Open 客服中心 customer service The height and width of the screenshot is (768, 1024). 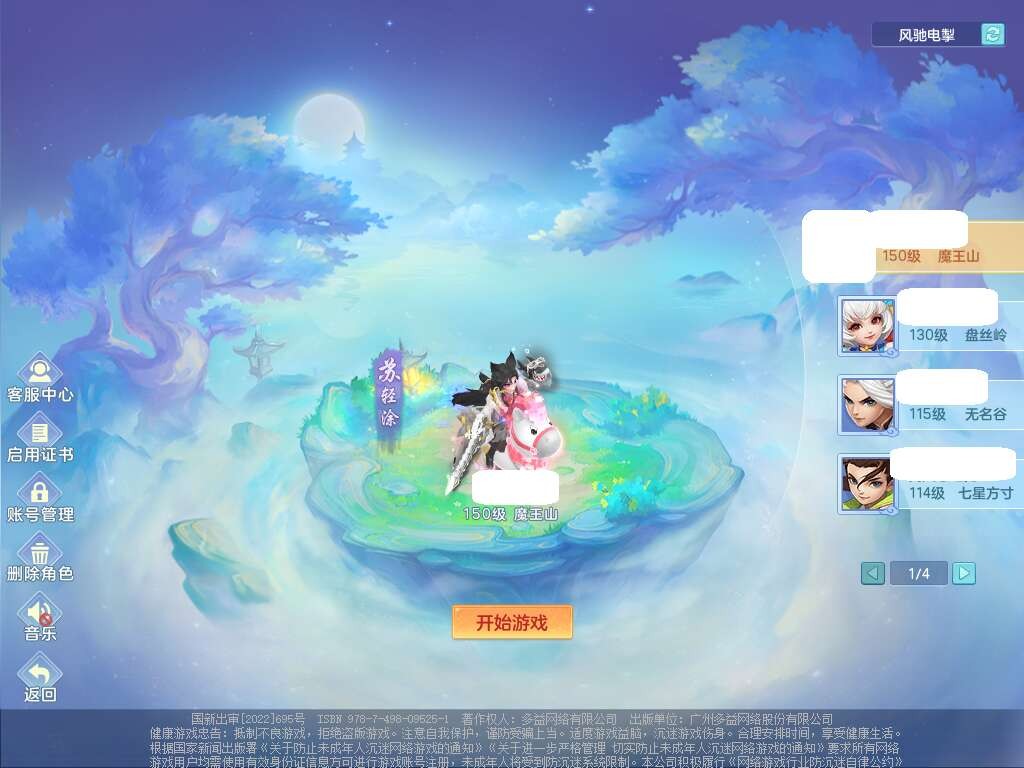tap(40, 377)
